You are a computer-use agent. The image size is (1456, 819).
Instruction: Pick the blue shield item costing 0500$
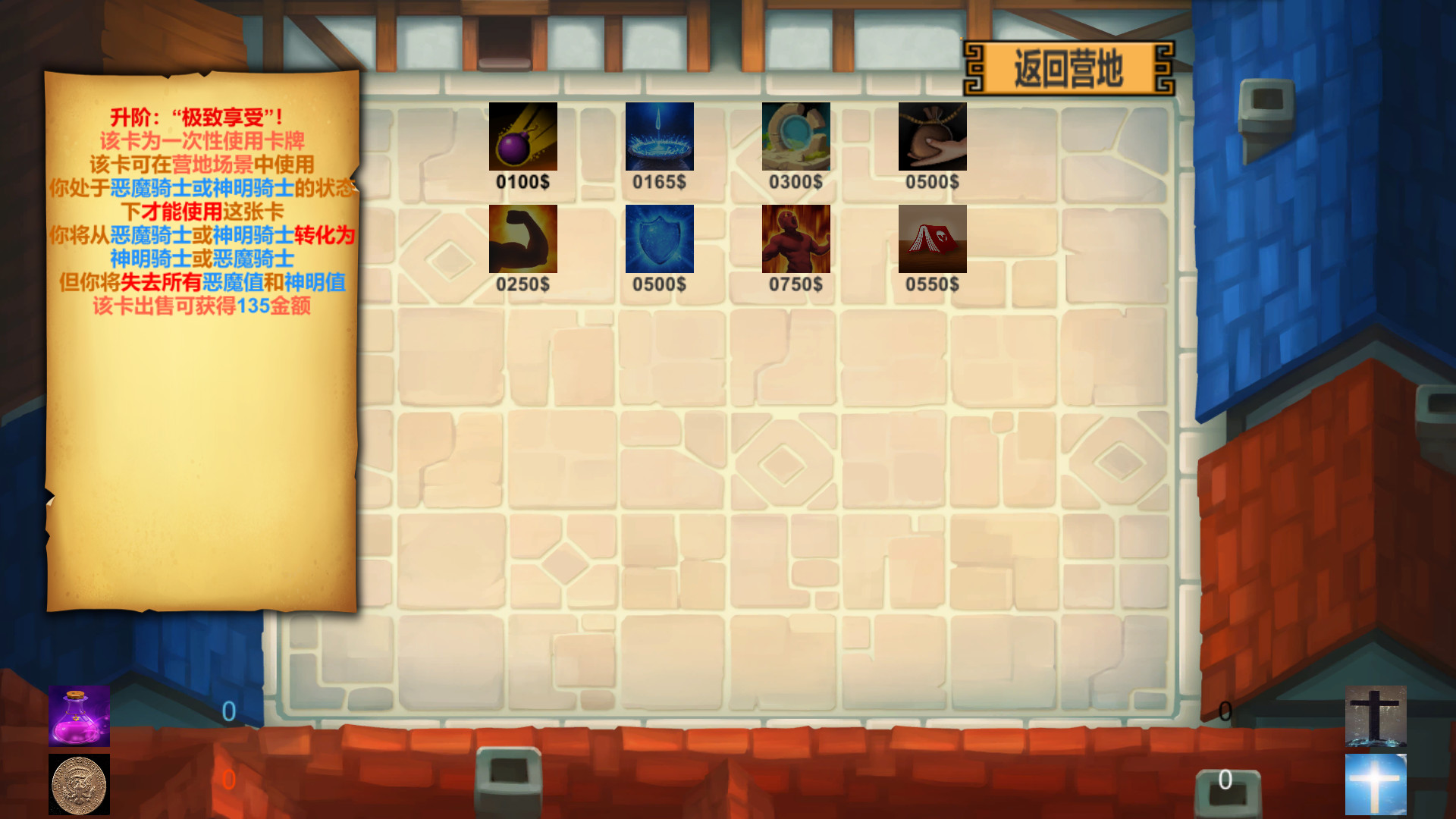(659, 240)
